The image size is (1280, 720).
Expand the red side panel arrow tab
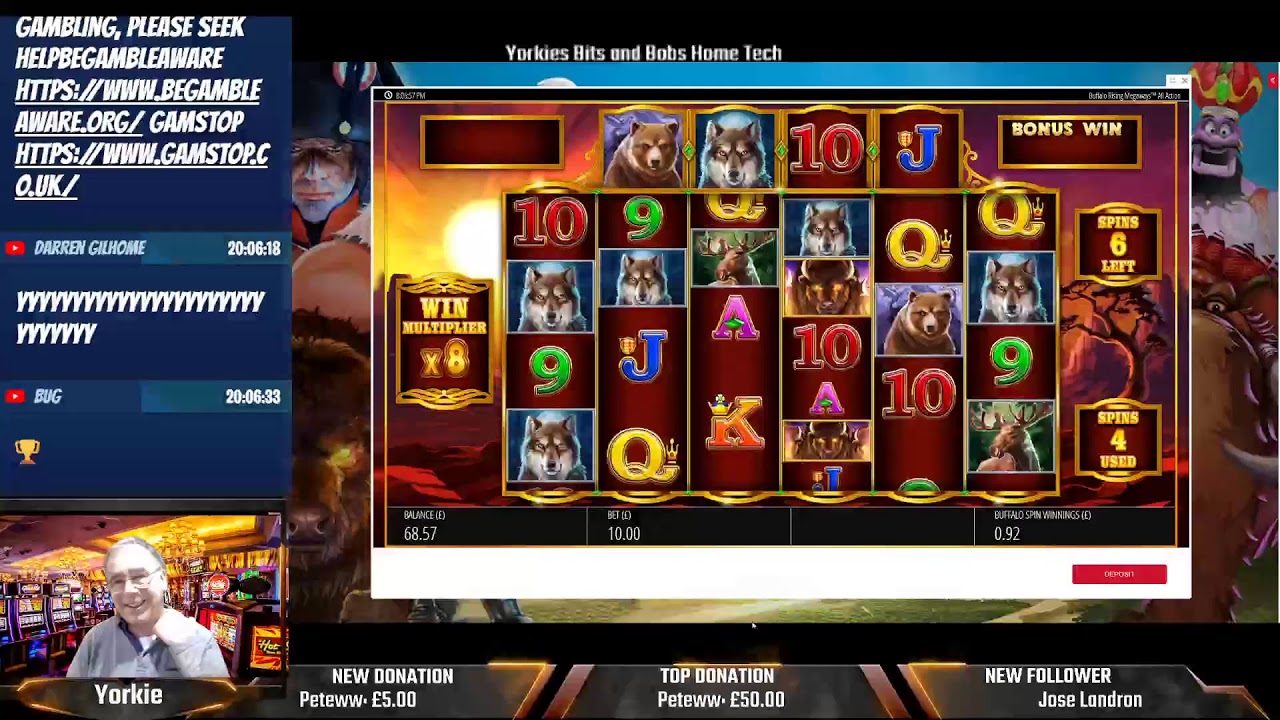1273,80
